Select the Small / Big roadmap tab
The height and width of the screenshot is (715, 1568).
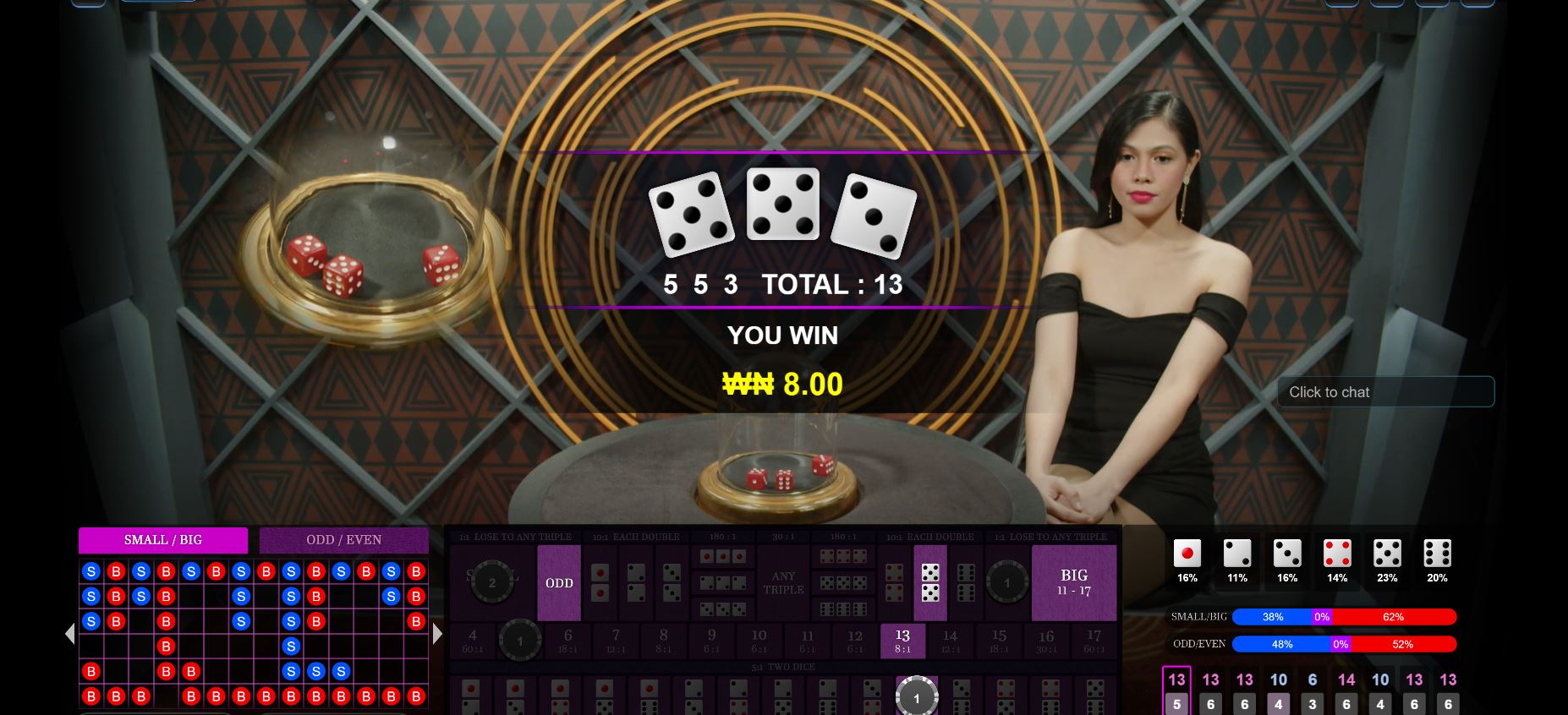coord(163,540)
